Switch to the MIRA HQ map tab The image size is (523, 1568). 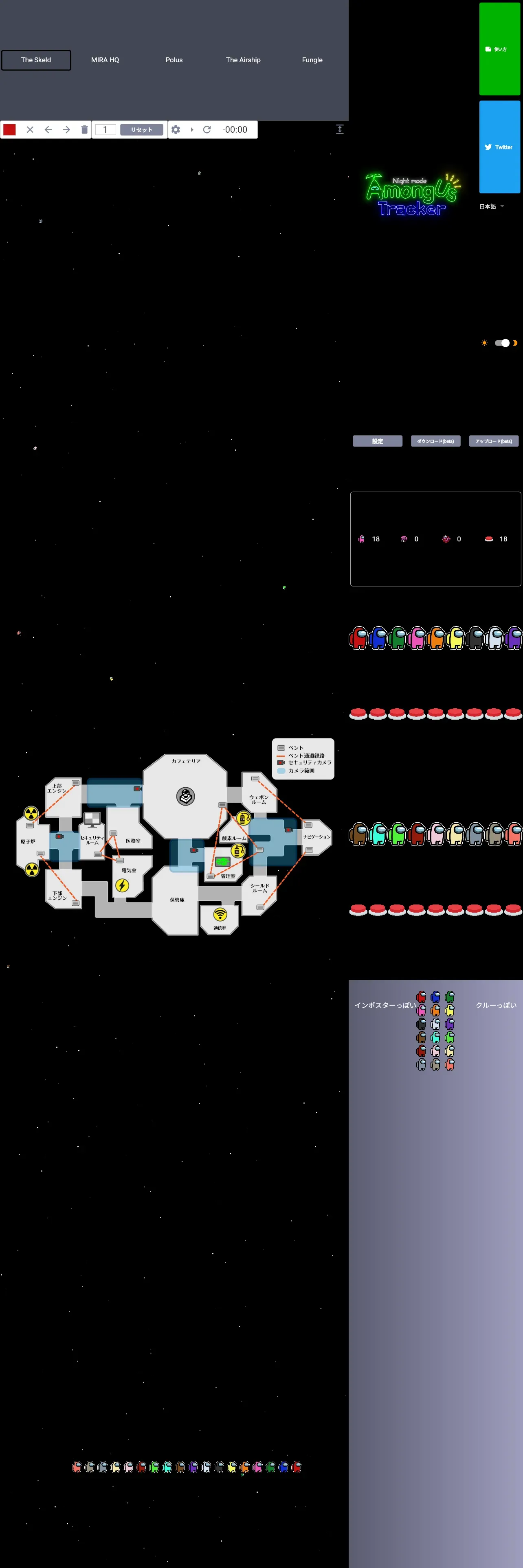(x=105, y=60)
